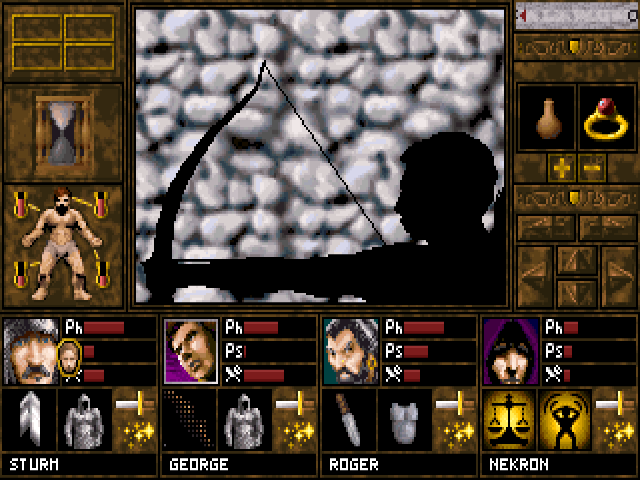Click George's plate armor slot

point(242,418)
